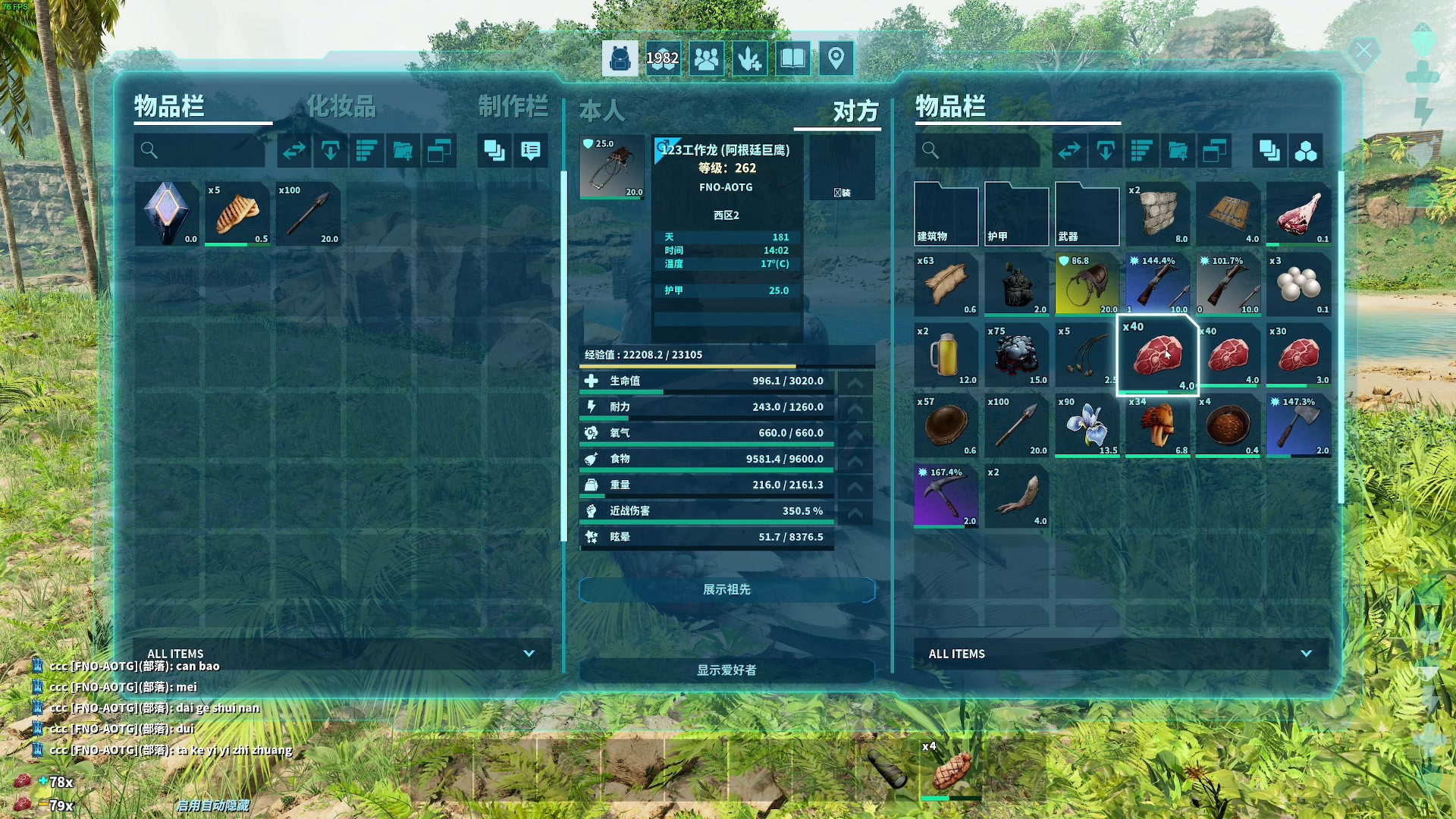This screenshot has height=819, width=1456.
Task: Expand the right ALL ITEMS dropdown
Action: coord(1305,654)
